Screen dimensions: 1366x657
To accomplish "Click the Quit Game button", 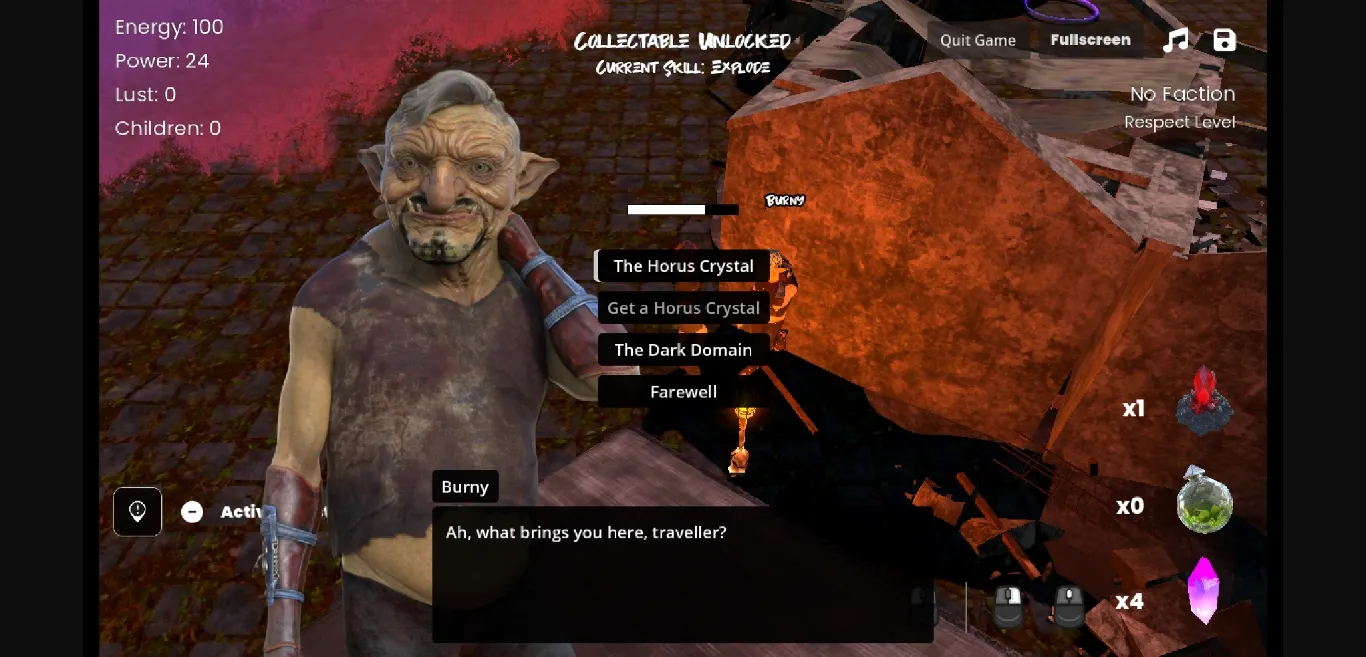I will pos(977,40).
